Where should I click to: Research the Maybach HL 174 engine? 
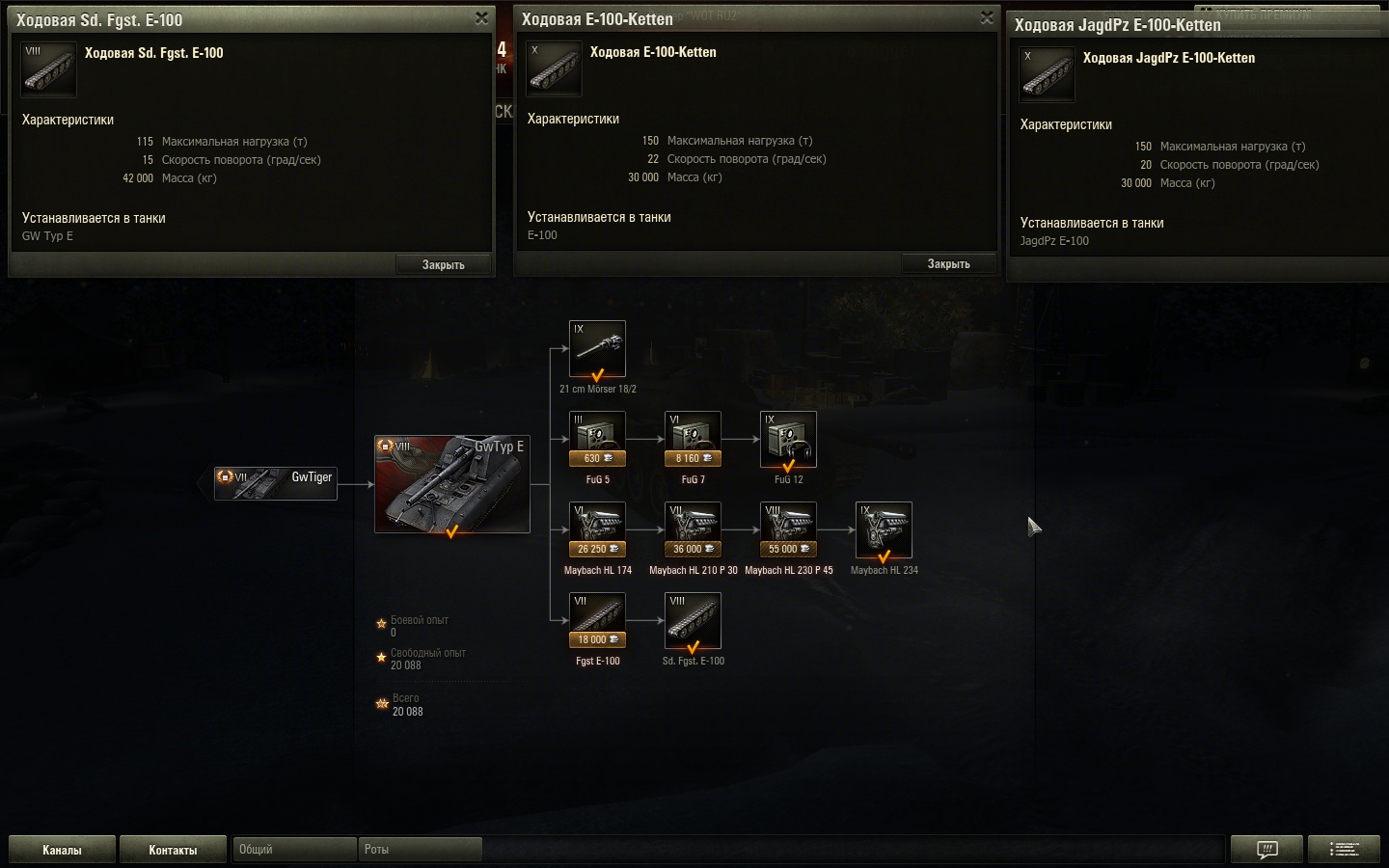point(597,530)
